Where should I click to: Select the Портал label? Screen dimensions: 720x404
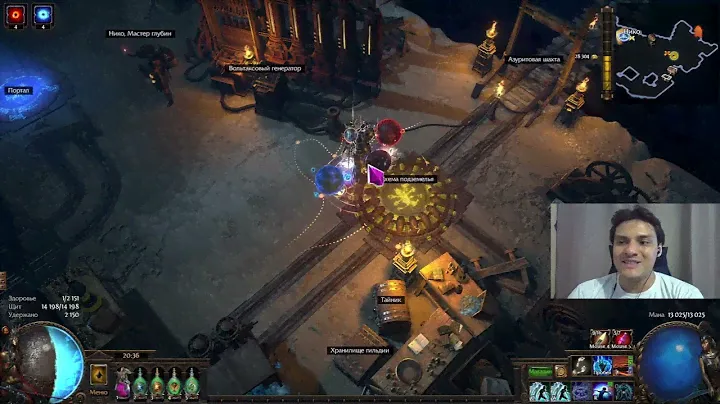[19, 91]
